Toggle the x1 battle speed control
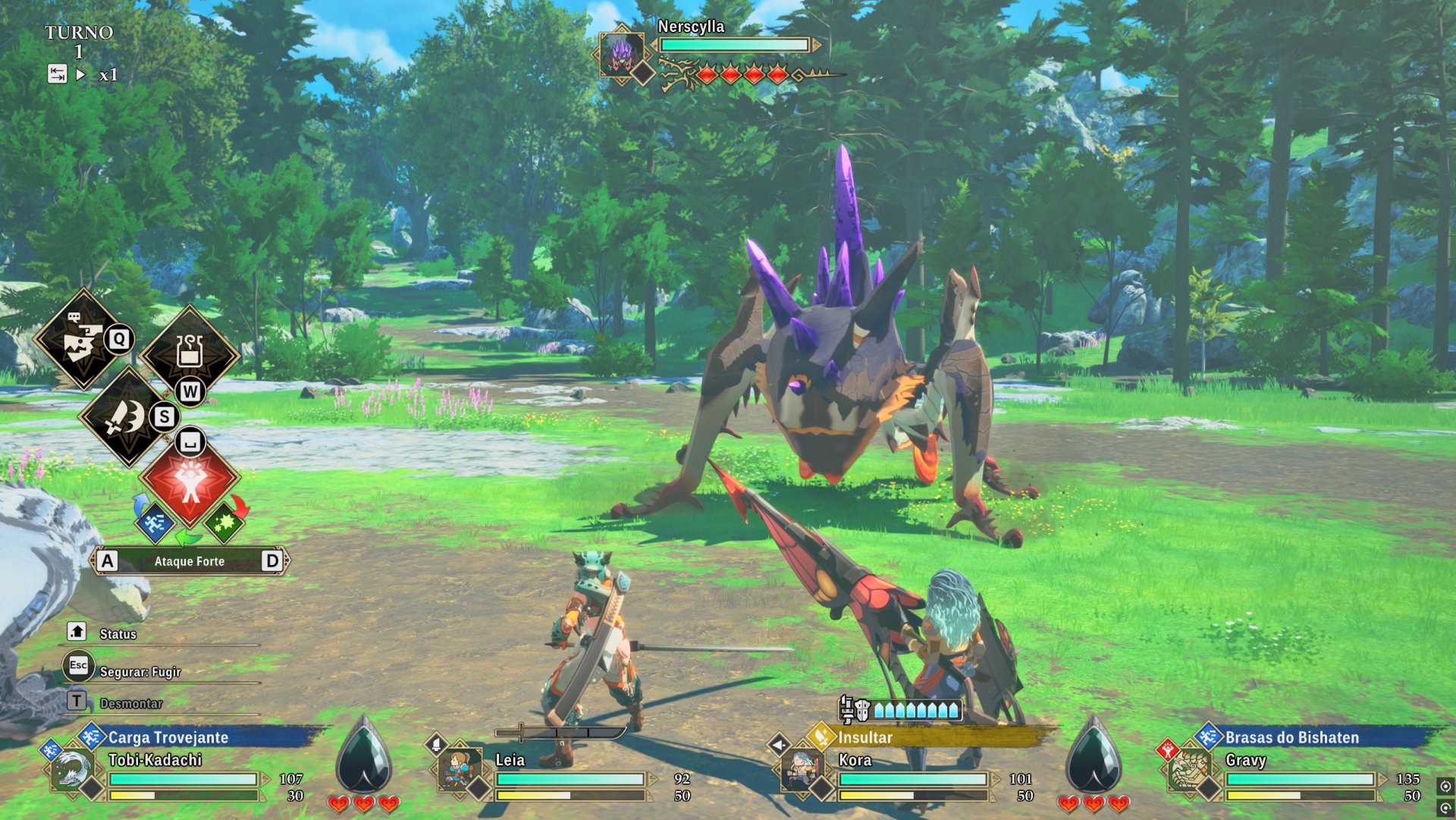This screenshot has height=820, width=1456. click(108, 75)
